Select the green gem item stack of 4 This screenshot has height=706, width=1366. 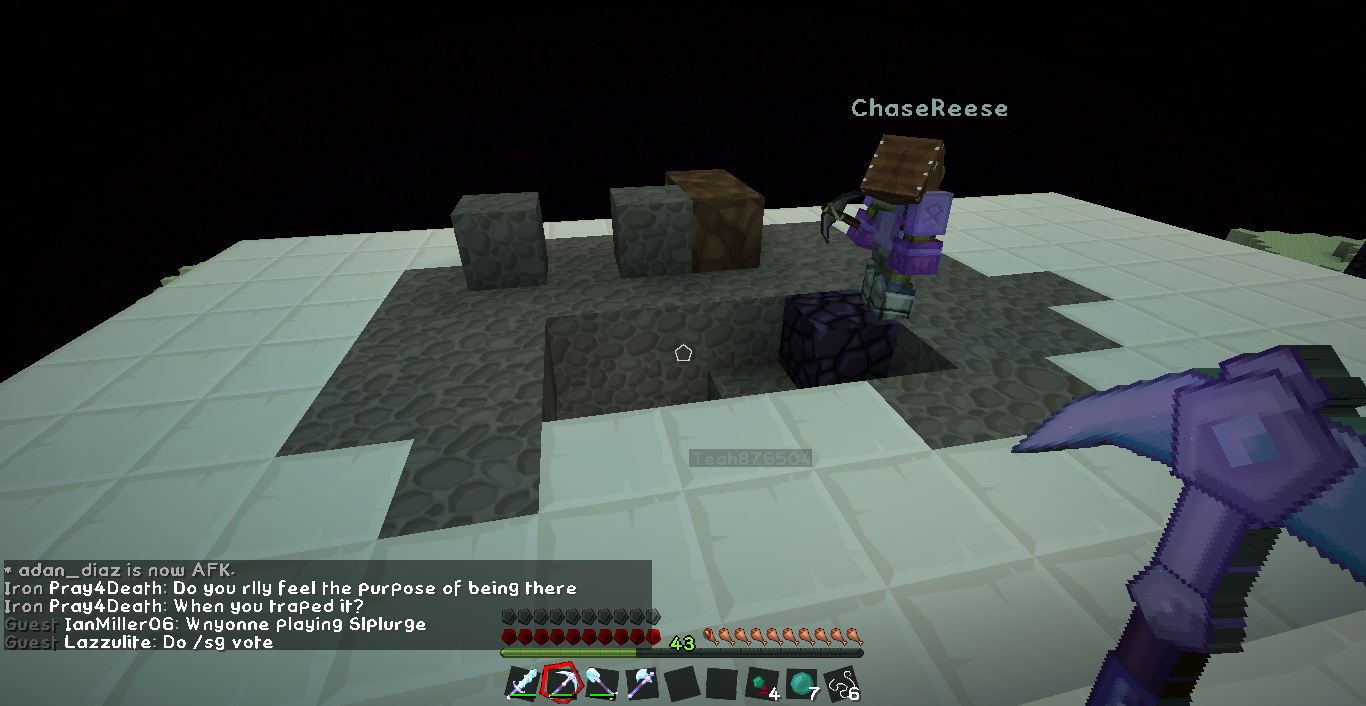point(761,684)
